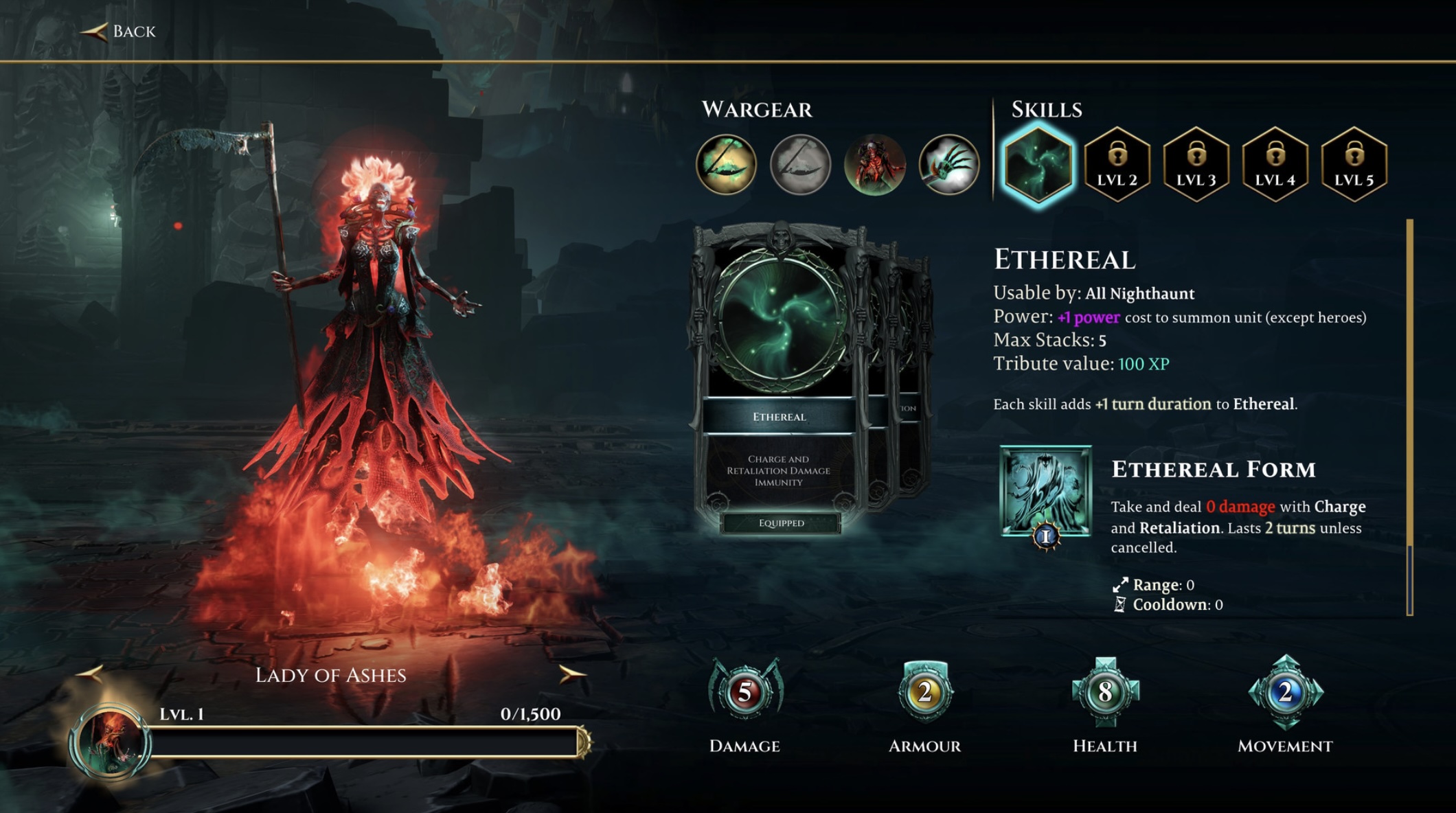Select the green scythe wargear icon
The height and width of the screenshot is (813, 1456).
coord(726,165)
